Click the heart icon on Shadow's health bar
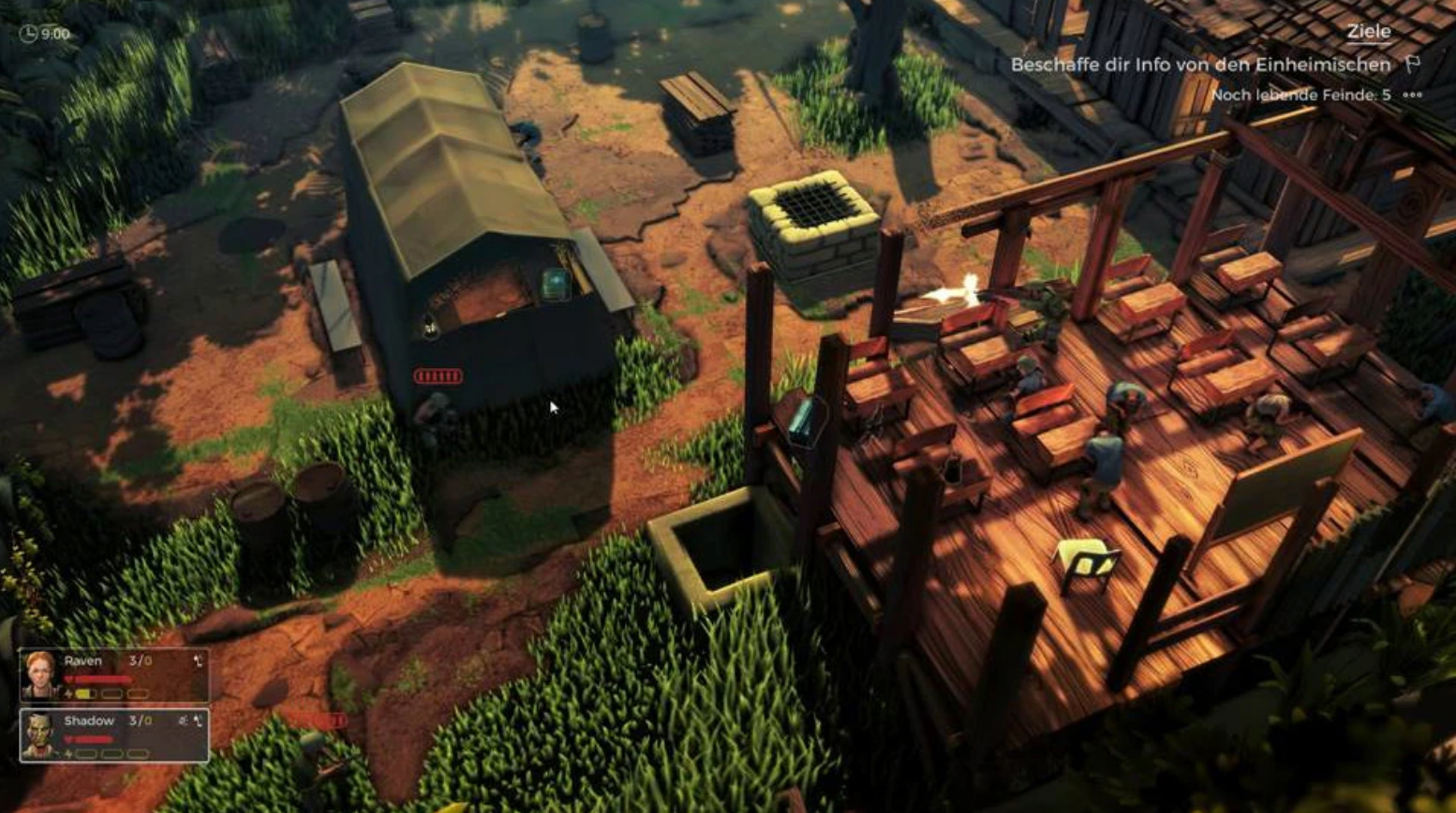 [68, 737]
